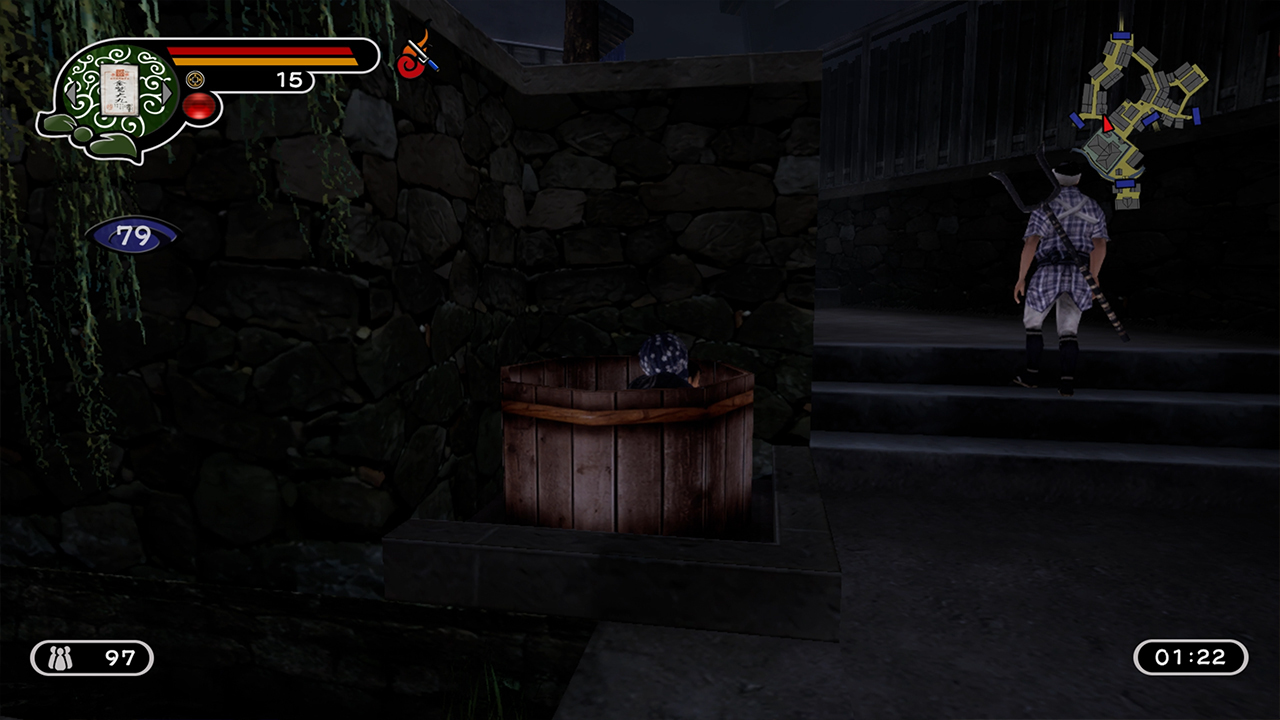1280x720 pixels.
Task: Select the green shrine area on the minimap
Action: tap(1104, 150)
